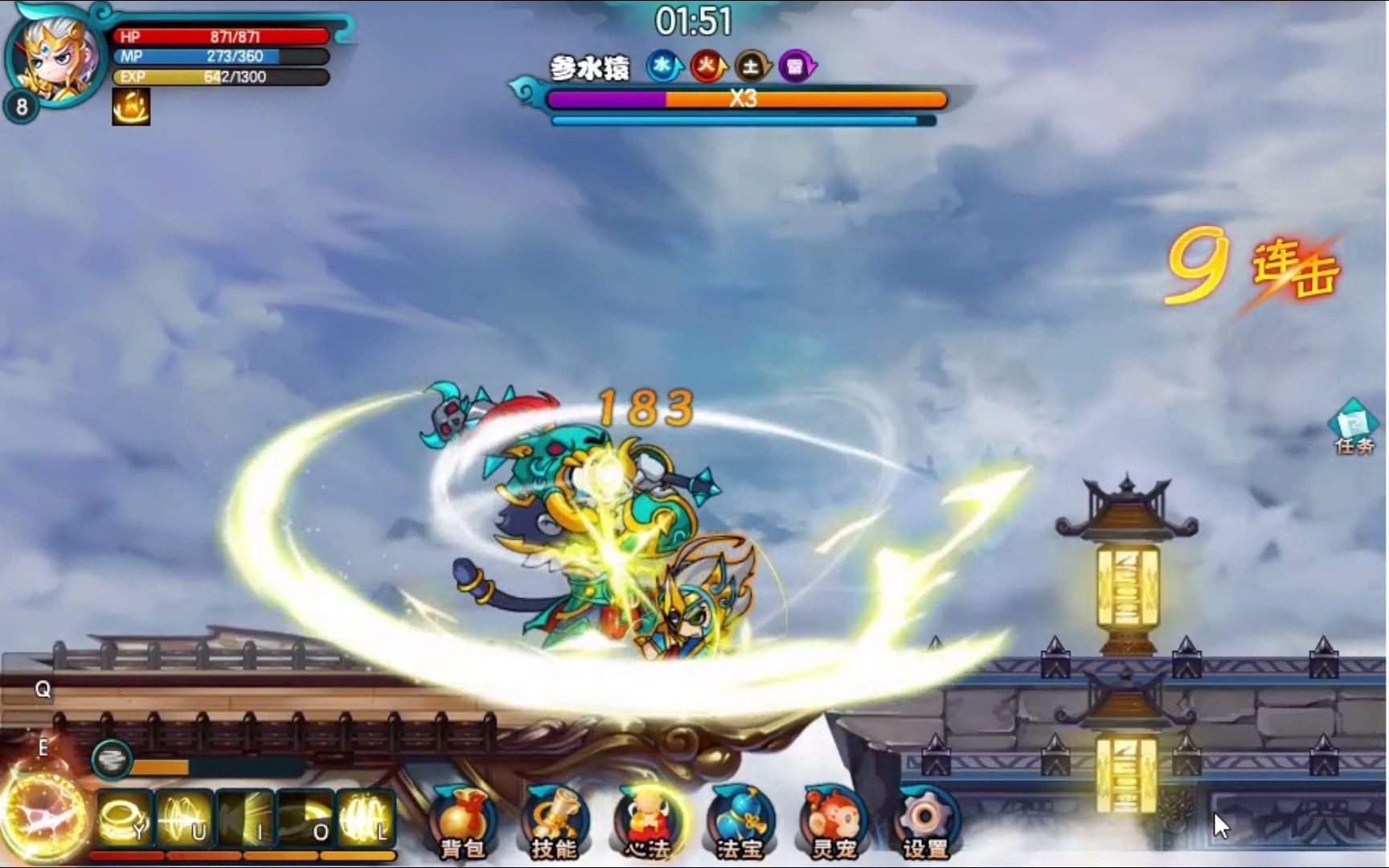The height and width of the screenshot is (868, 1389).
Task: Click the boss's brown 土 element icon
Action: coord(752,67)
